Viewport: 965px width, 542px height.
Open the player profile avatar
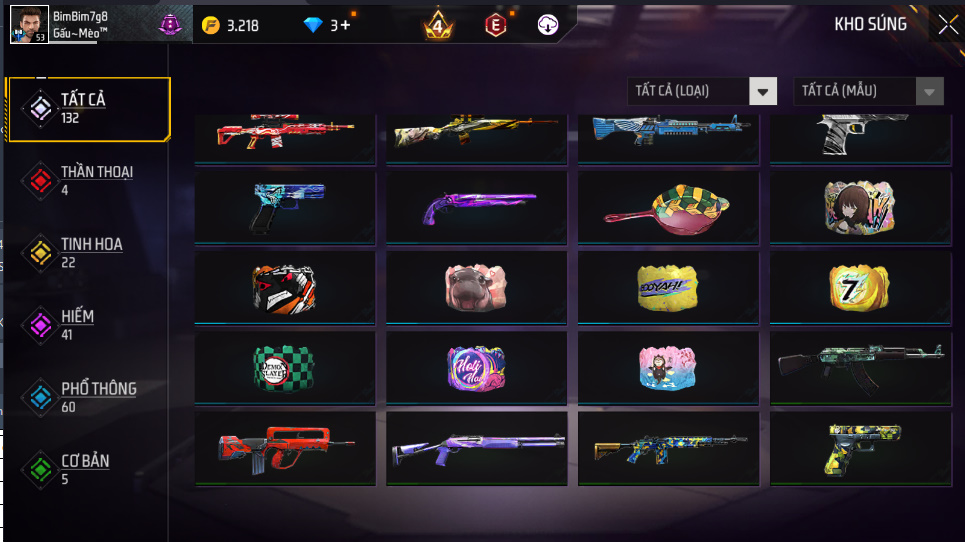(29, 22)
